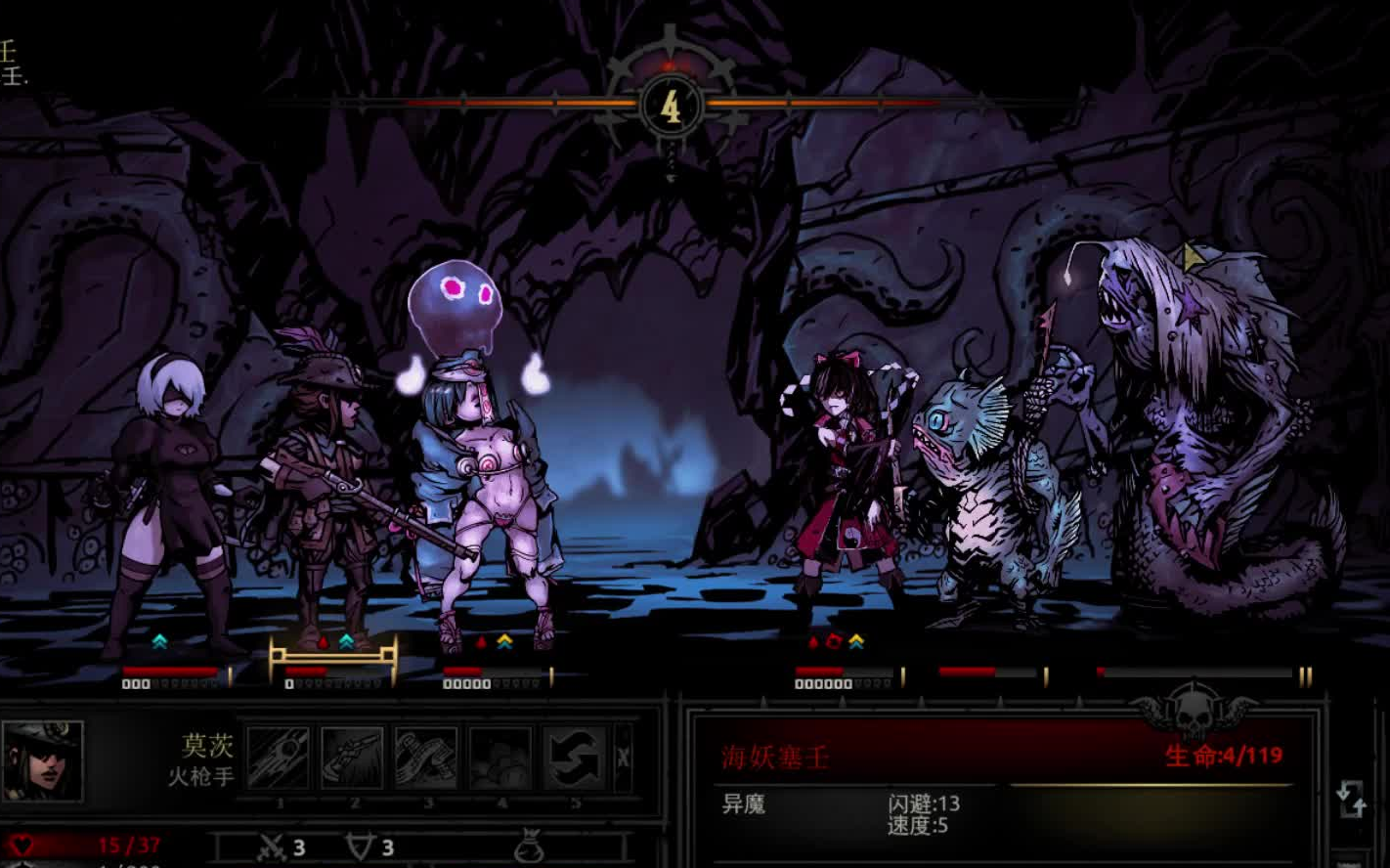The width and height of the screenshot is (1390, 868).
Task: Select the musket firing skill
Action: tap(352, 758)
